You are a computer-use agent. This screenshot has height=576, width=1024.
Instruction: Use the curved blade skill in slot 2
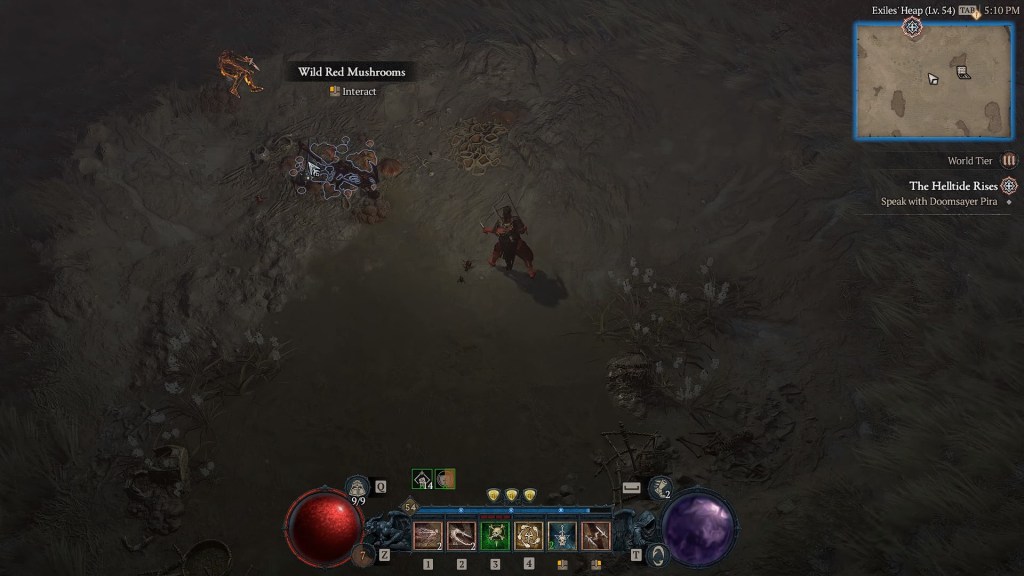click(461, 537)
